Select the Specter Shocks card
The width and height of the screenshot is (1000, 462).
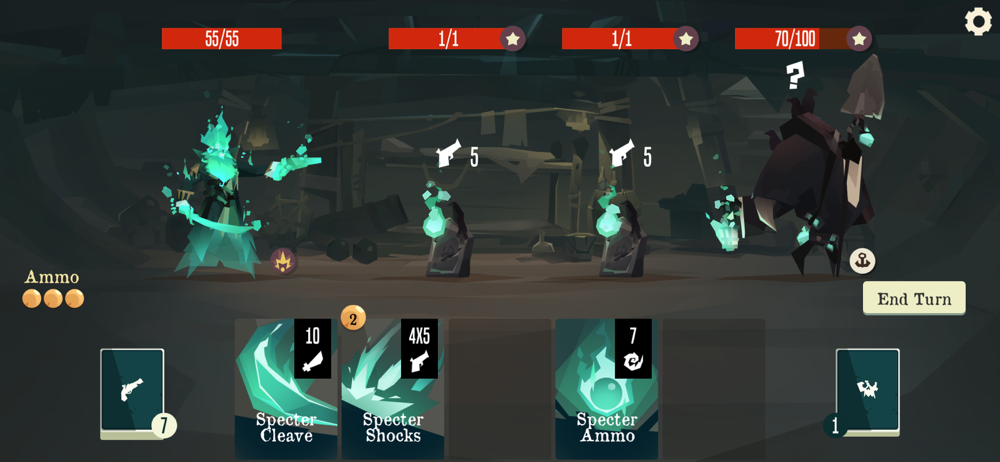tap(392, 390)
